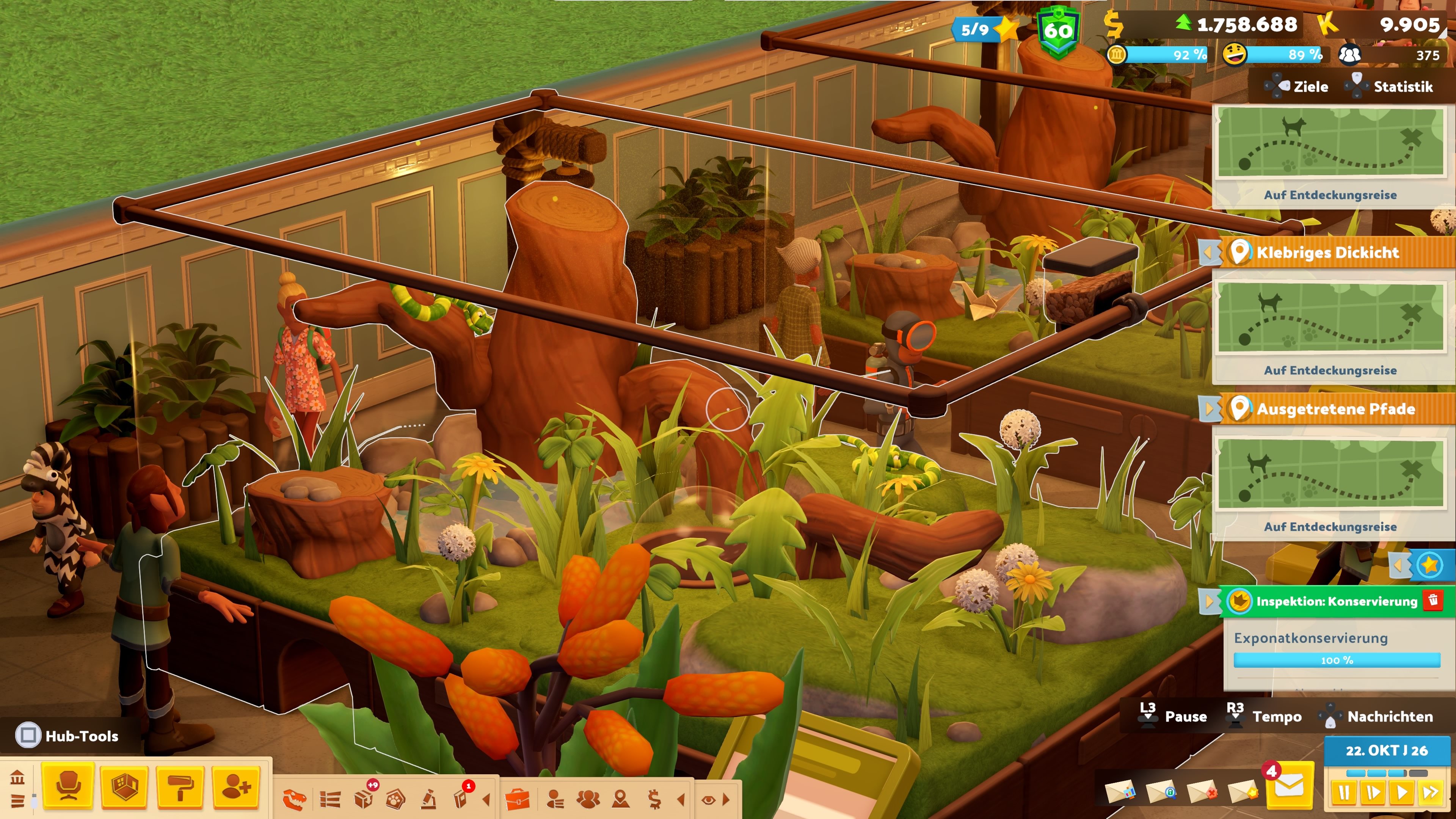This screenshot has width=1456, height=819.
Task: Open the envelope with red X notification
Action: pyautogui.click(x=1202, y=792)
